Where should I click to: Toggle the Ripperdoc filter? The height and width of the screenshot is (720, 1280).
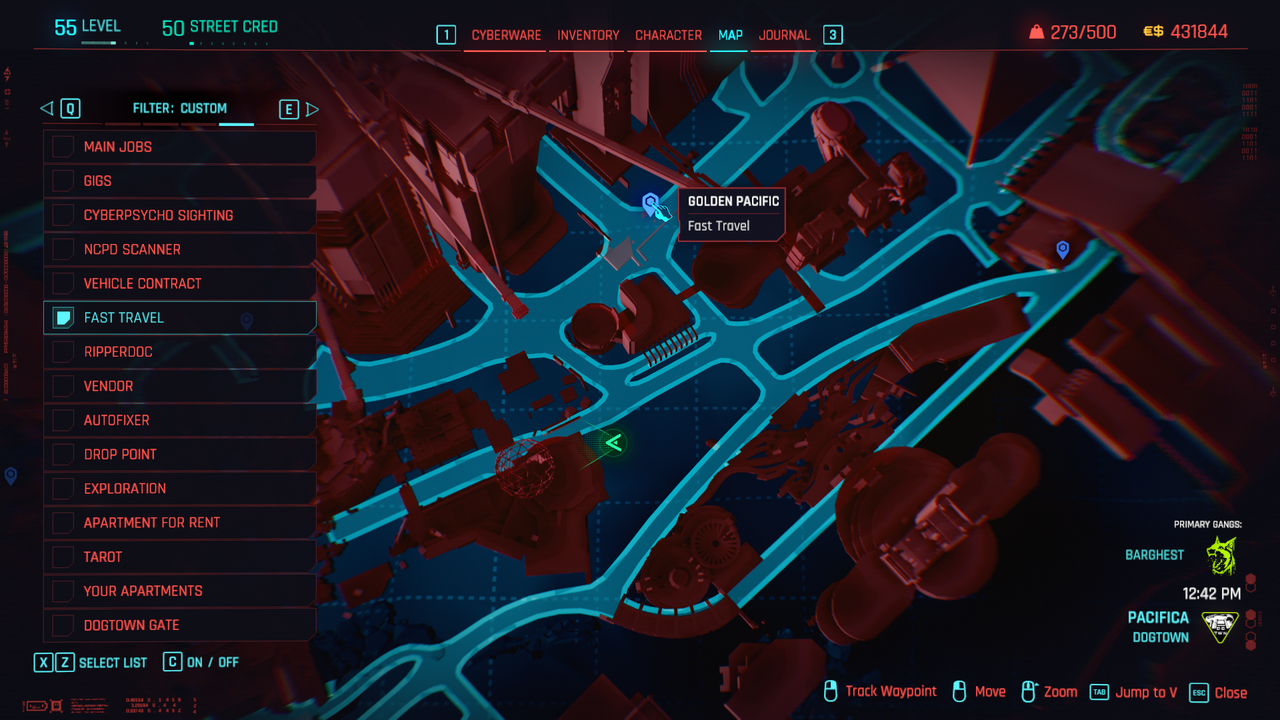[x=63, y=352]
